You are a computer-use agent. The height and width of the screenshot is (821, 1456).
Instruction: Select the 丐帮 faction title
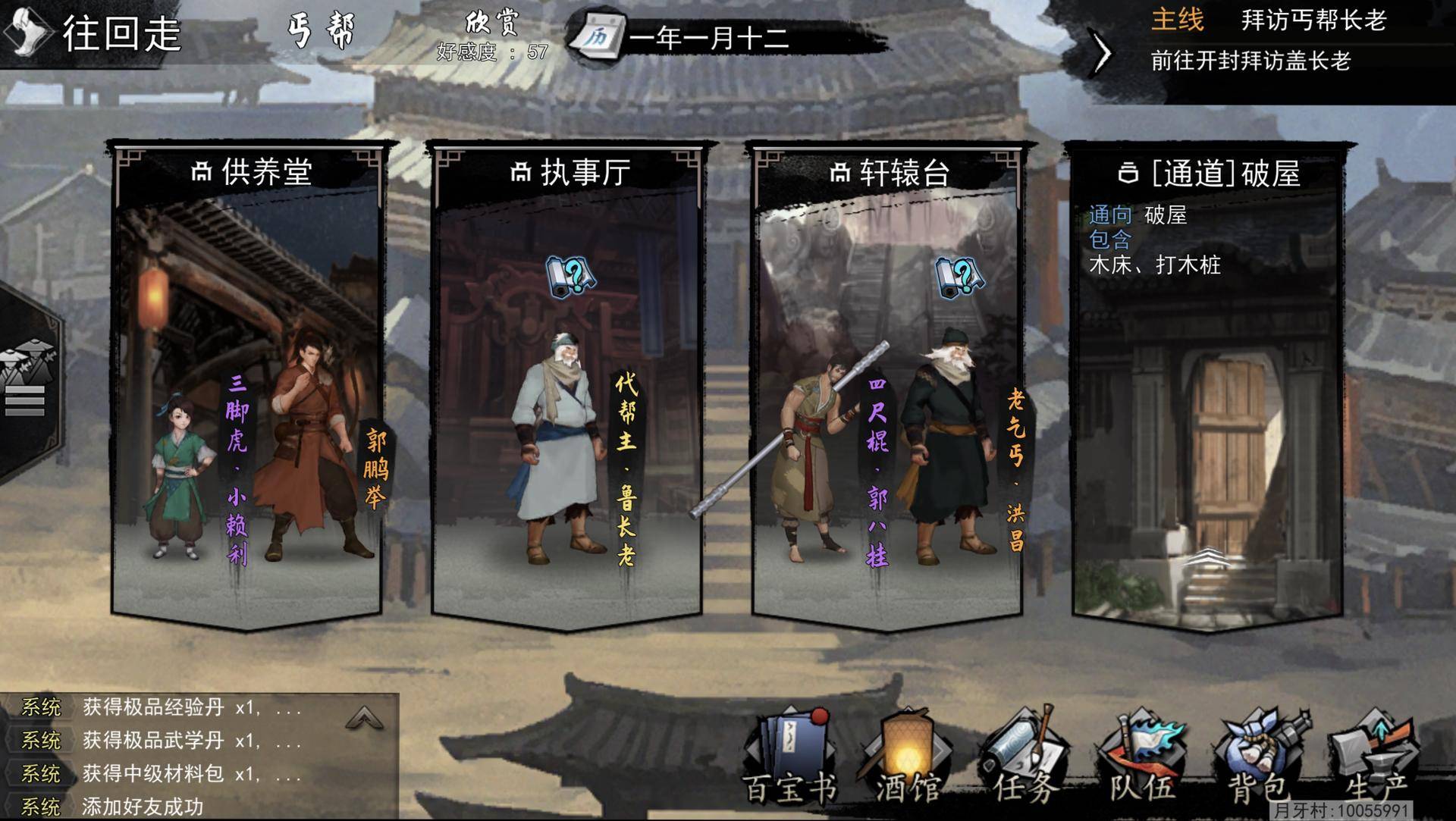click(x=322, y=32)
